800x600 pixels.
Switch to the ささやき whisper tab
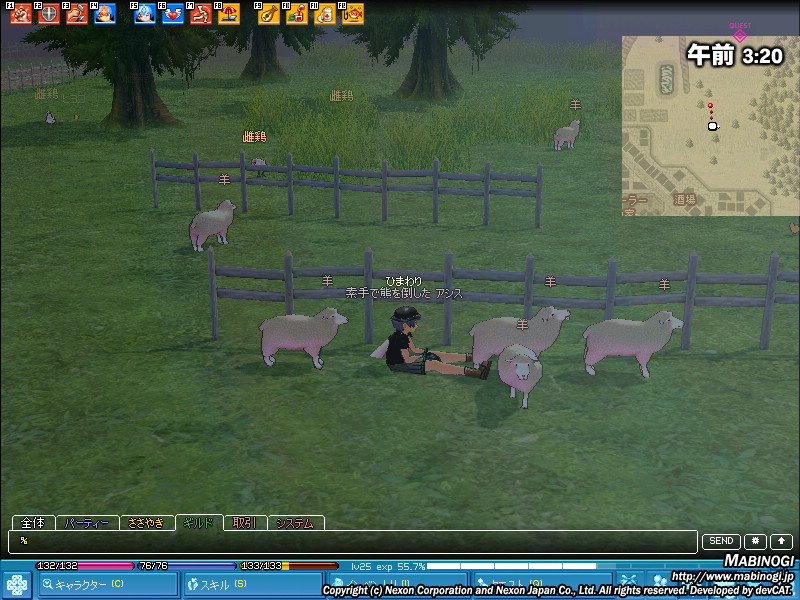tap(146, 523)
